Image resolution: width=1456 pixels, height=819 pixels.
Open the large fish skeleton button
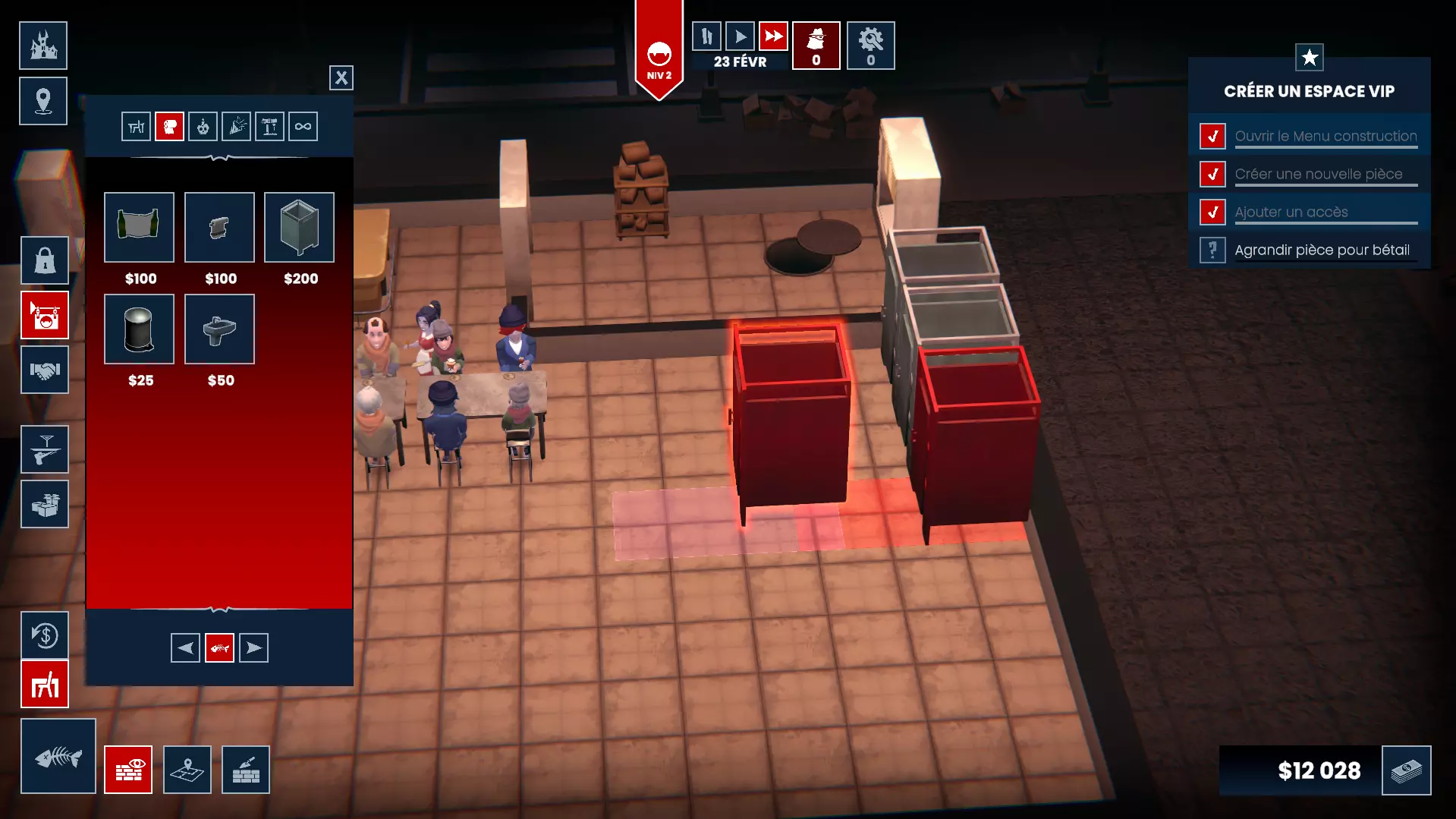point(58,756)
